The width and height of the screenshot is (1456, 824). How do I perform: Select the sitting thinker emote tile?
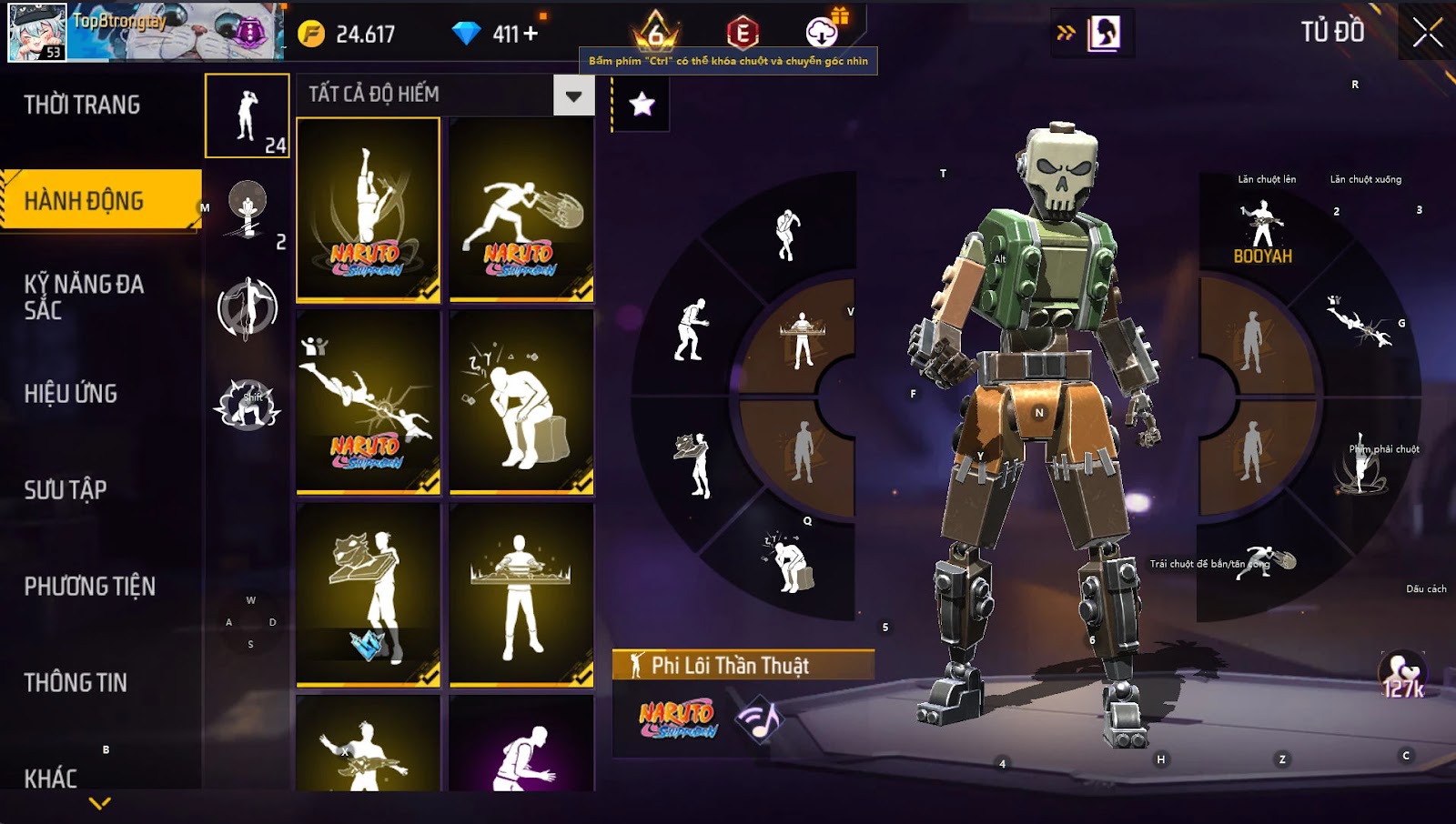(x=521, y=402)
